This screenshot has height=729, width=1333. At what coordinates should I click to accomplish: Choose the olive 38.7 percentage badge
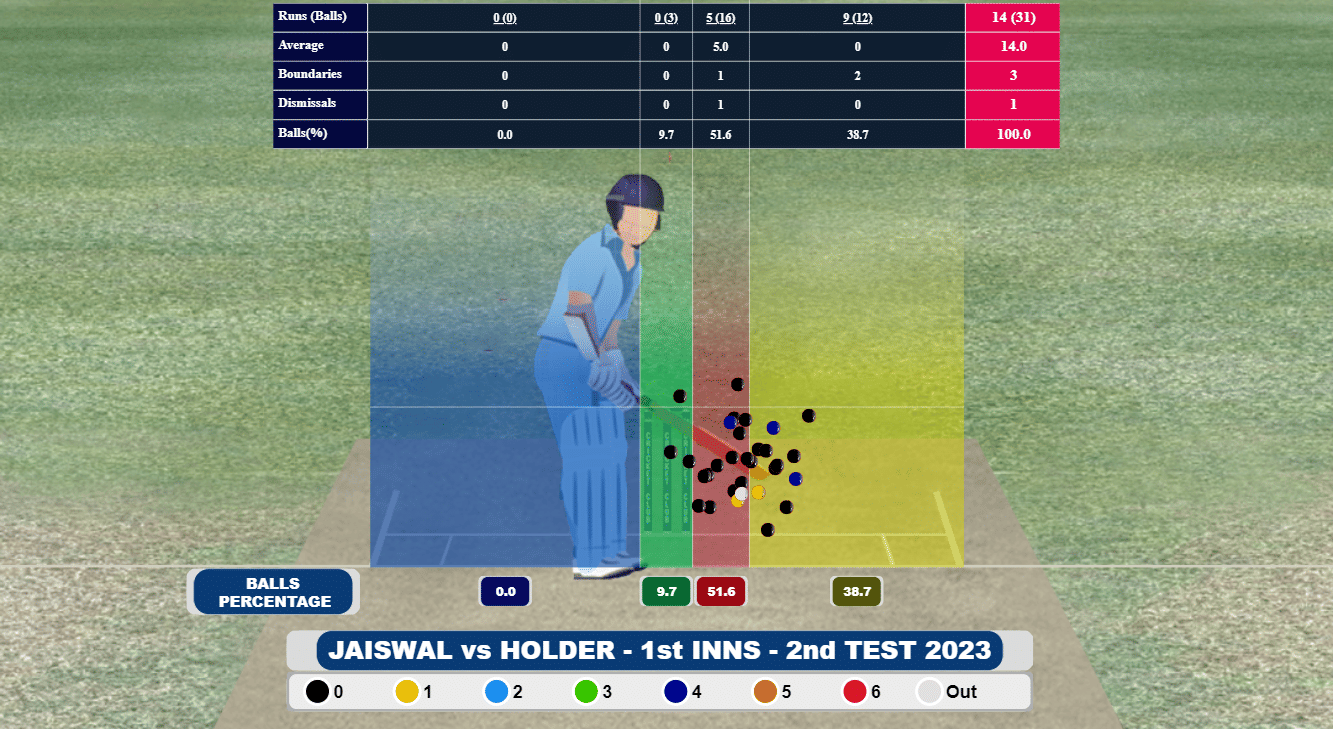[x=857, y=592]
